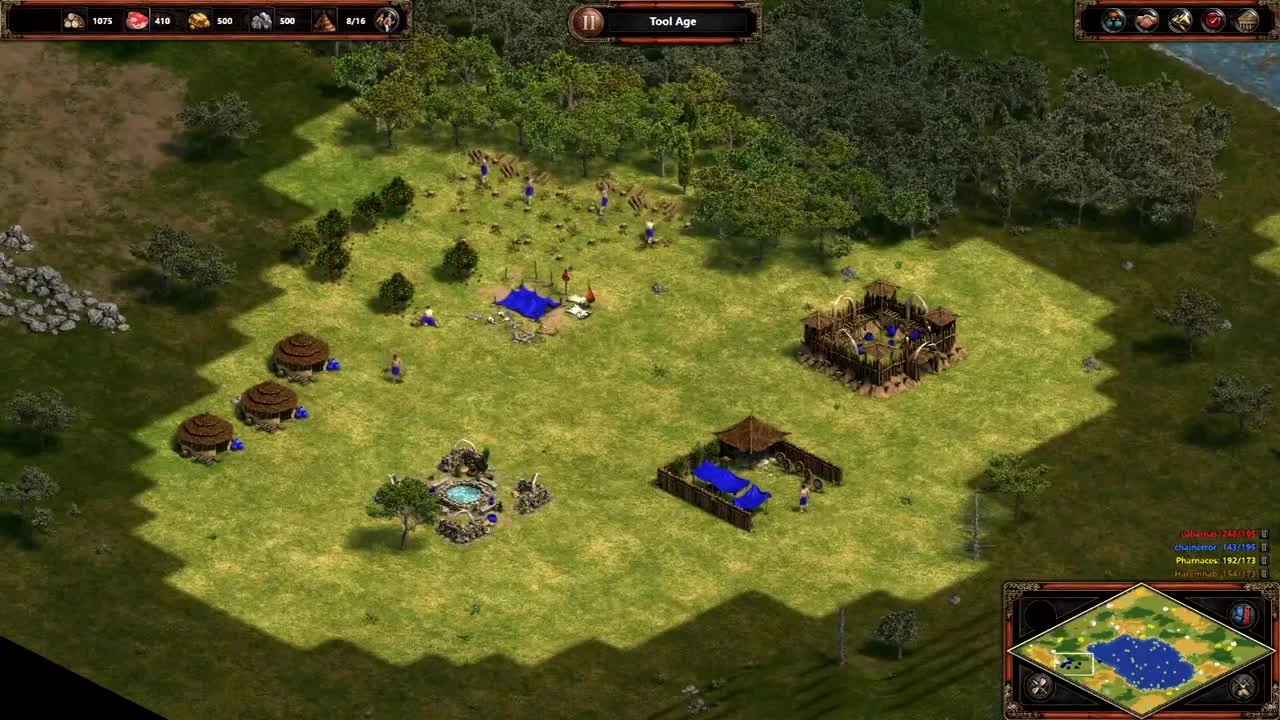This screenshot has width=1280, height=720.
Task: Select the leftmost circular icon in top-right panel
Action: pos(1112,20)
